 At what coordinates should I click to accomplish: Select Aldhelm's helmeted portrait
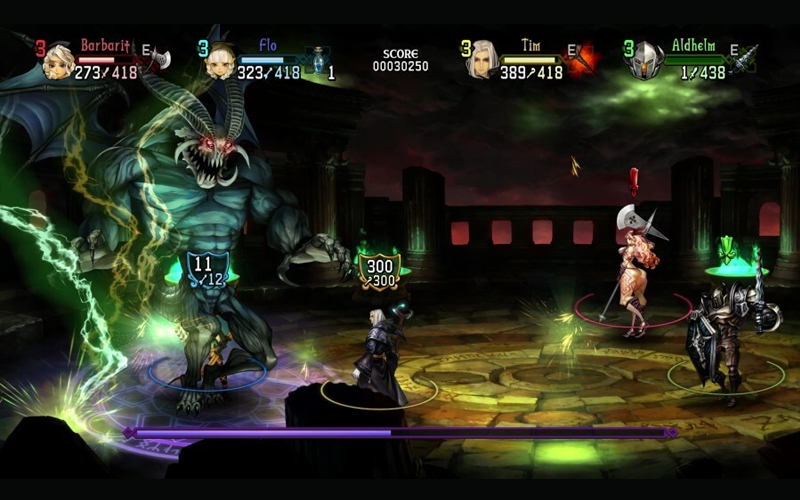tap(645, 61)
